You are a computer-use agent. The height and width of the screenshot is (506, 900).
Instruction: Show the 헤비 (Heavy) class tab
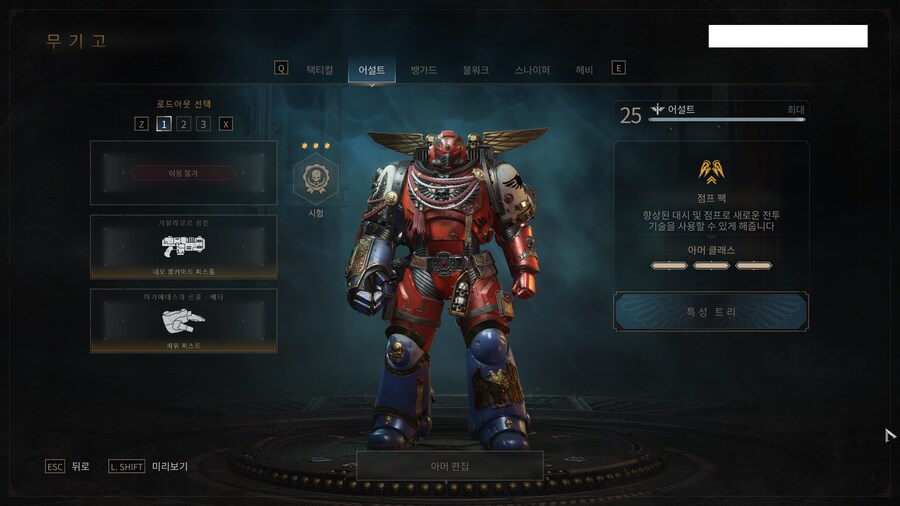tap(584, 70)
